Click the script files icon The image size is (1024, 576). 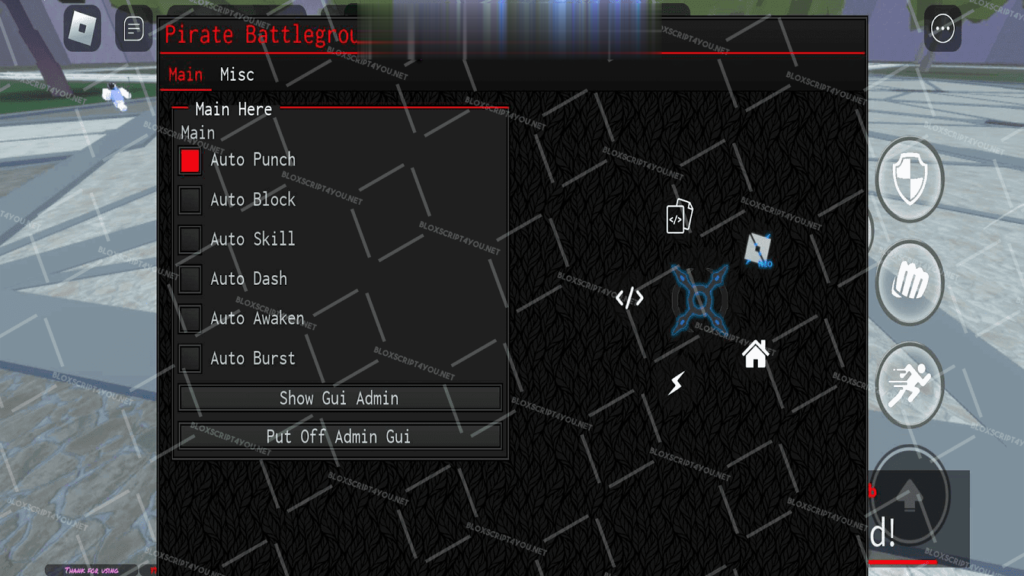click(x=679, y=217)
